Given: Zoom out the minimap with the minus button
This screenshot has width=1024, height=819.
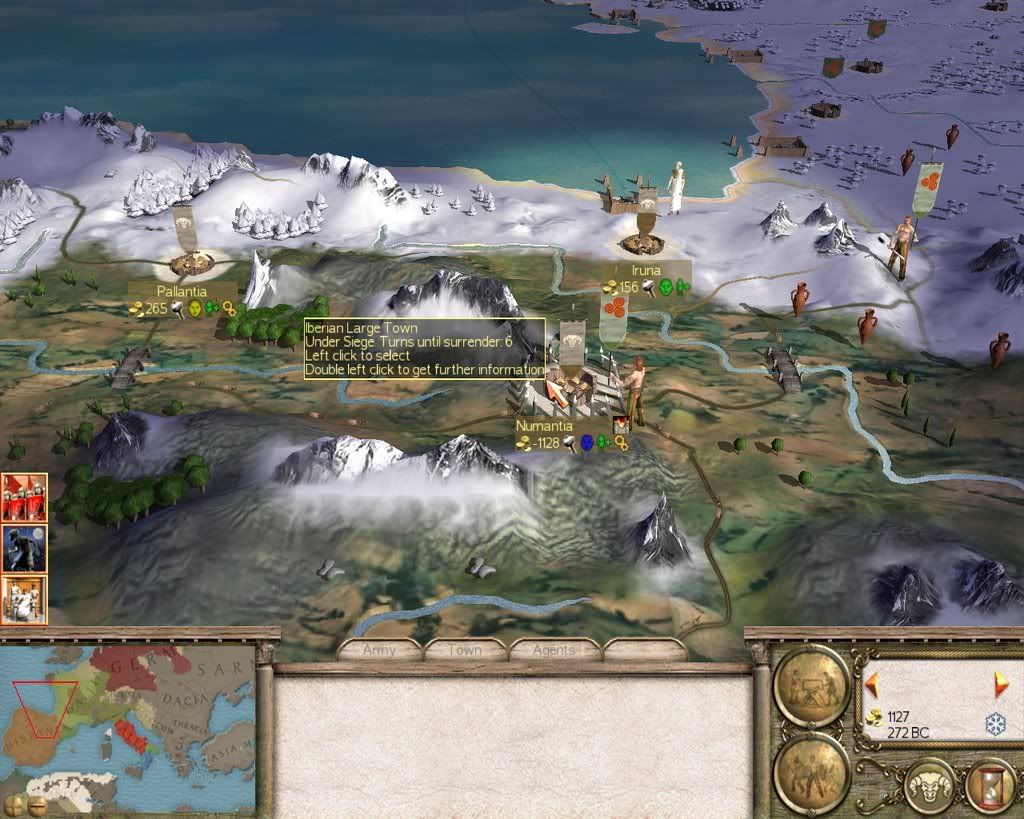Looking at the screenshot, I should tap(36, 804).
